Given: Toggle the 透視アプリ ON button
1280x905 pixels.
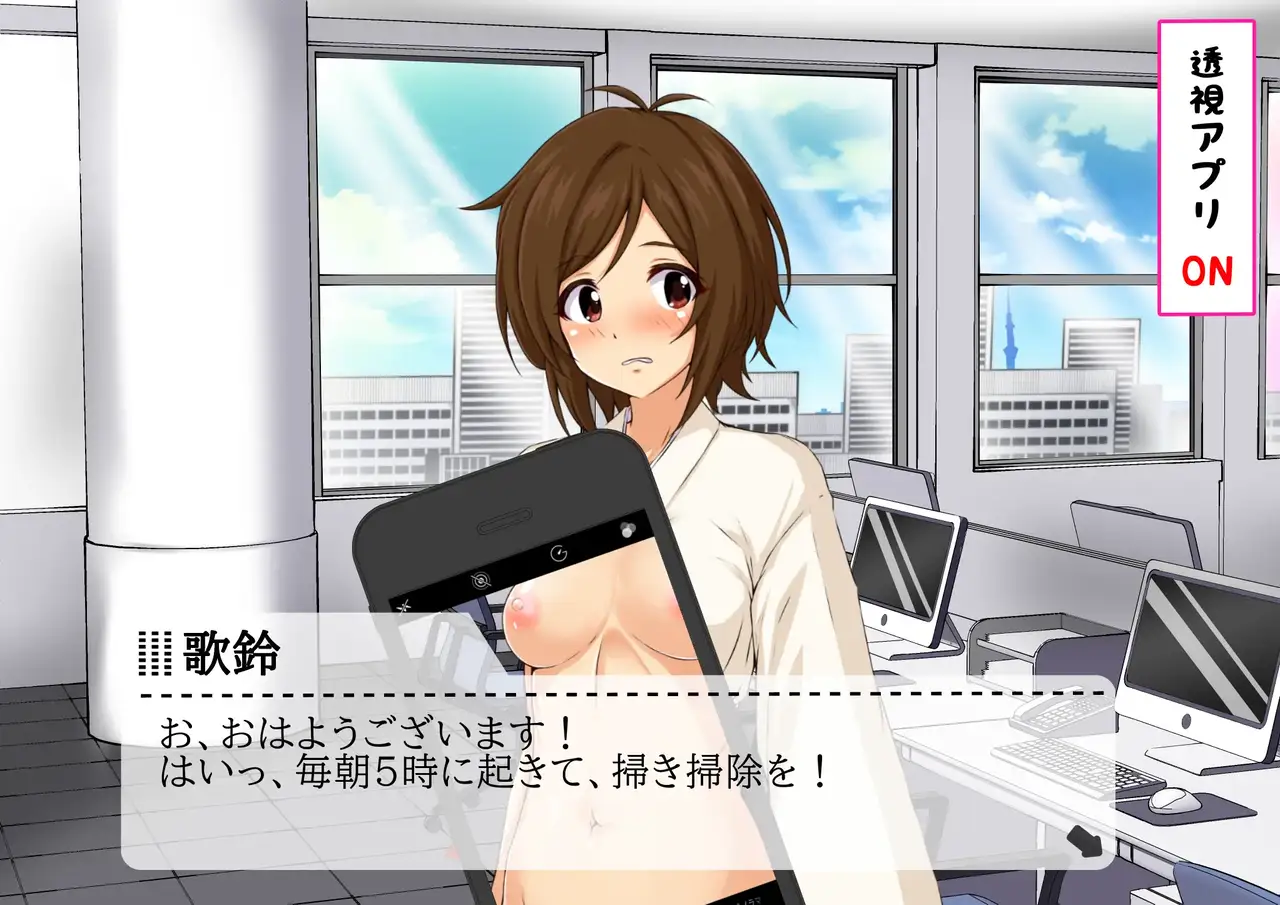Looking at the screenshot, I should (x=1207, y=167).
